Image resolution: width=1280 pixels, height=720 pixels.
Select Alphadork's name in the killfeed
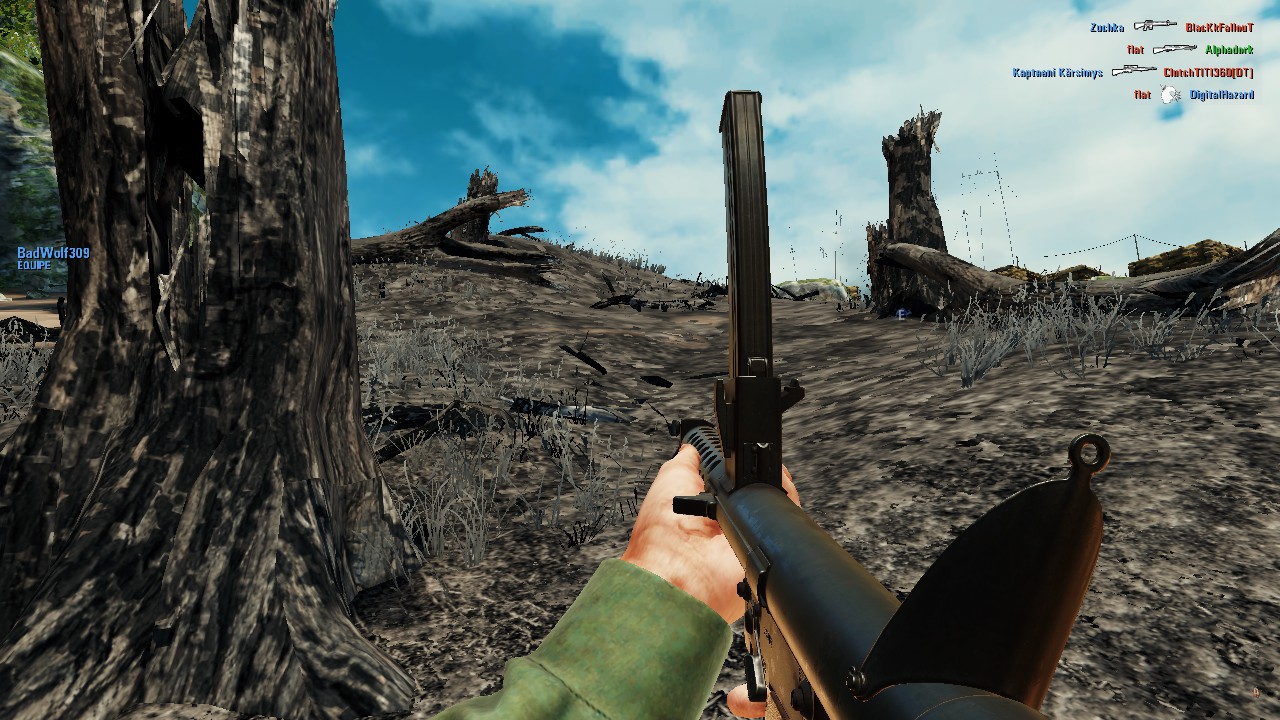click(x=1229, y=50)
